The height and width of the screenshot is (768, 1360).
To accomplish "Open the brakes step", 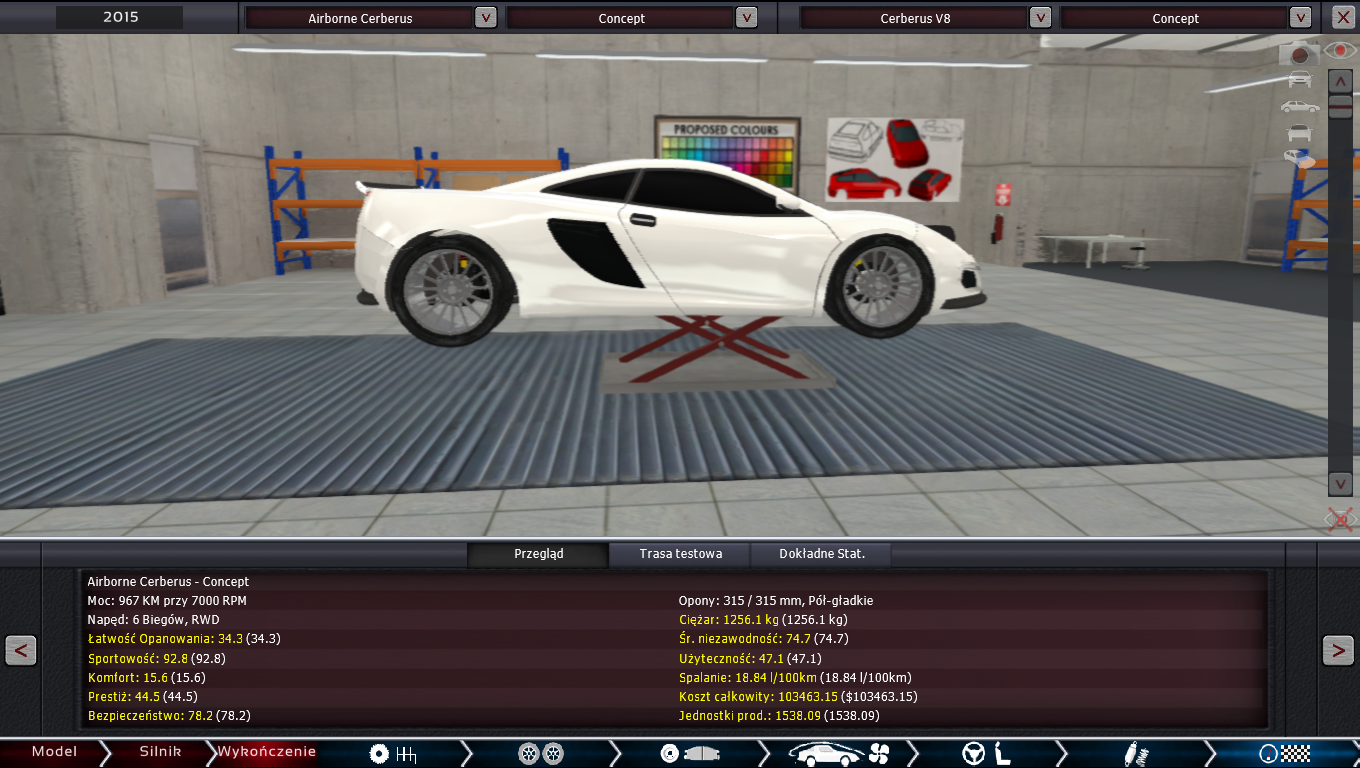I will pos(688,754).
